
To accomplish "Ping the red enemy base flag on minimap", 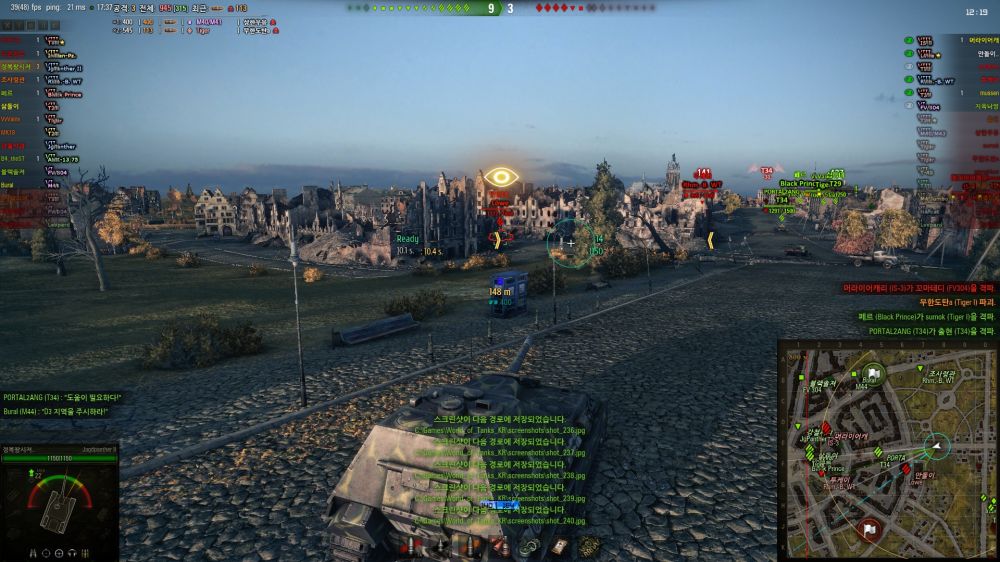I will (x=869, y=528).
